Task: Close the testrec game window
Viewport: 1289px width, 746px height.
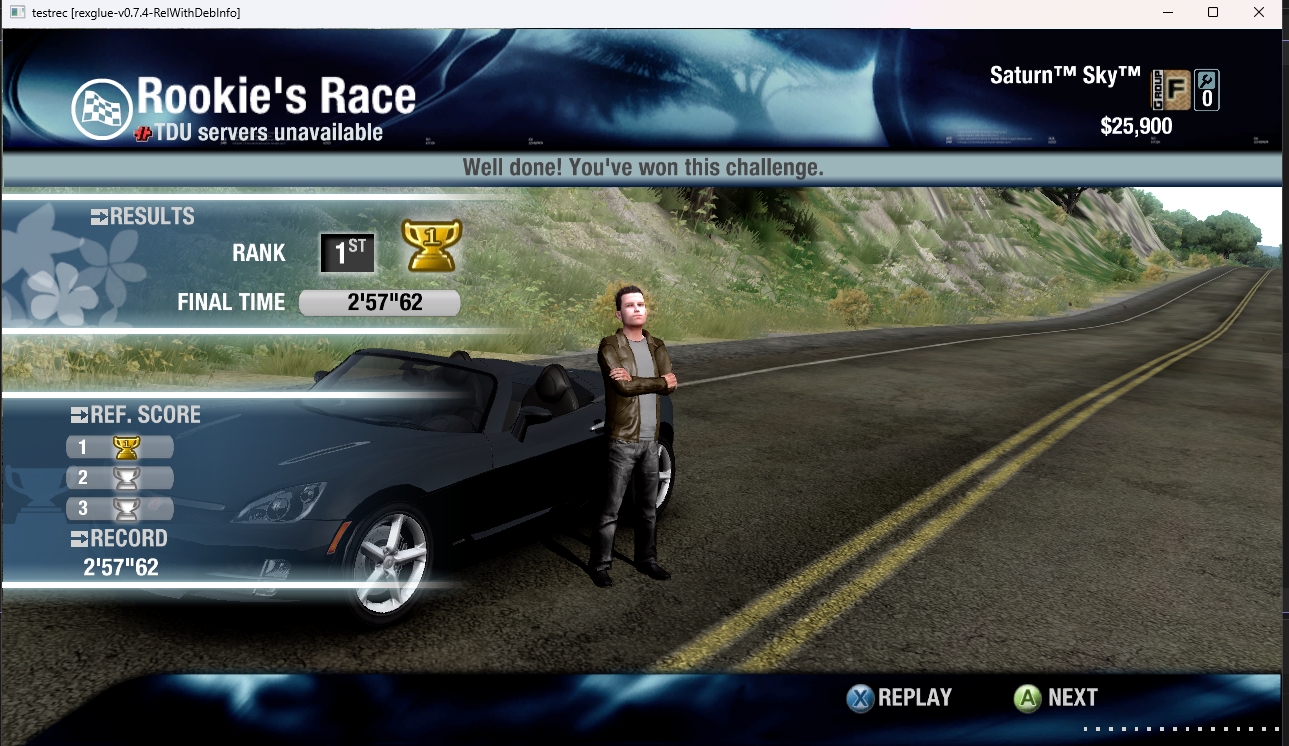Action: coord(1258,13)
